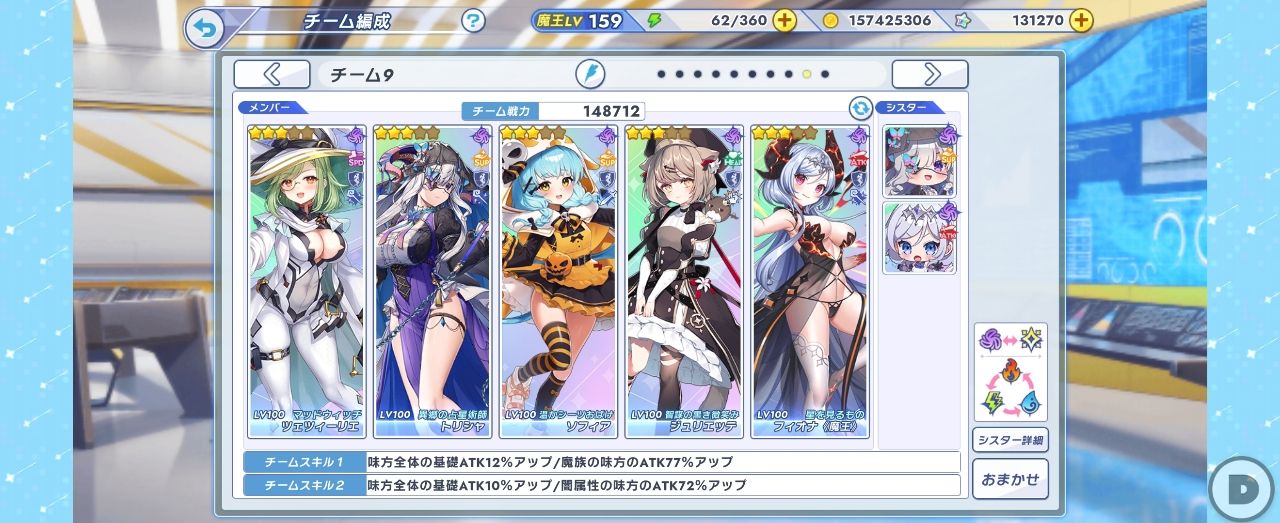Select the ジュリエッテ member card
This screenshot has height=523, width=1280.
click(685, 281)
